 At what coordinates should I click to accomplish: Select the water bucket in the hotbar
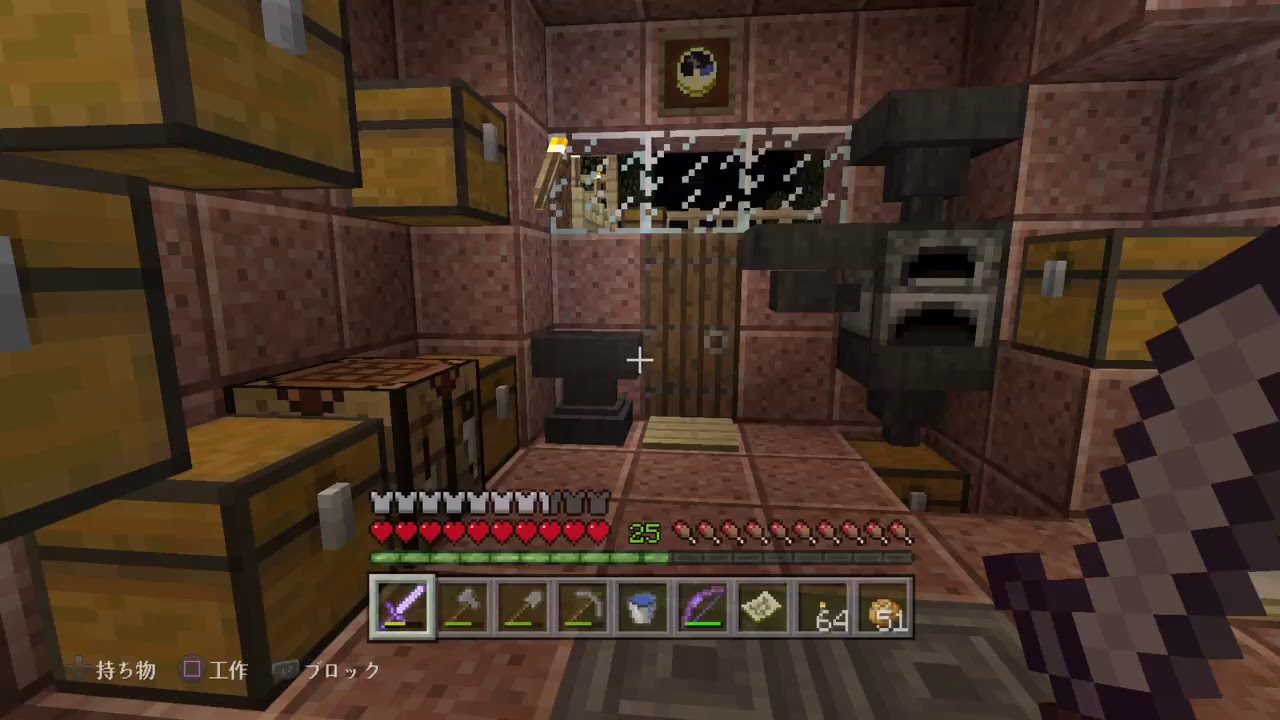[643, 605]
